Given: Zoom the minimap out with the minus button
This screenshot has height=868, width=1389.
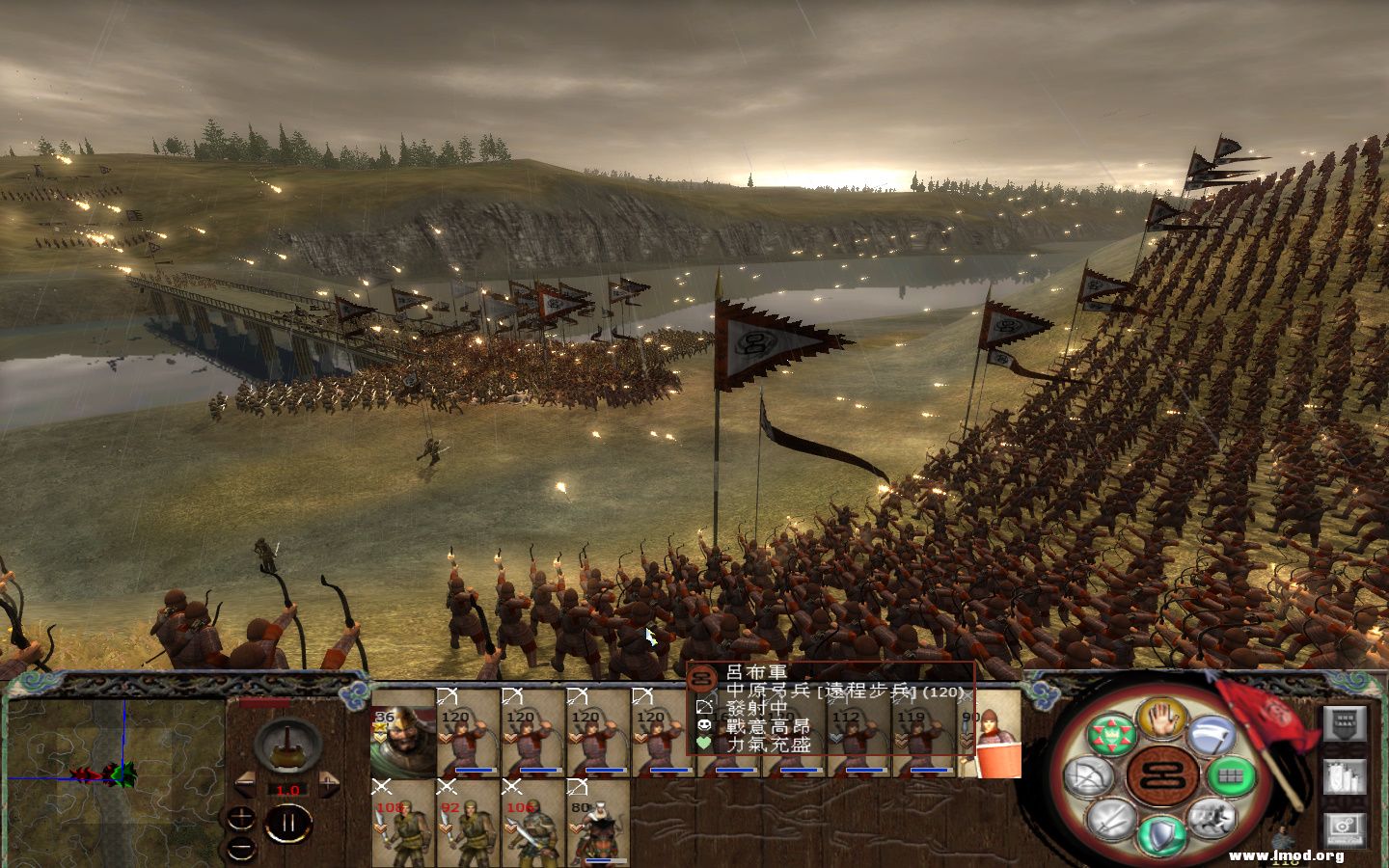Looking at the screenshot, I should [239, 847].
